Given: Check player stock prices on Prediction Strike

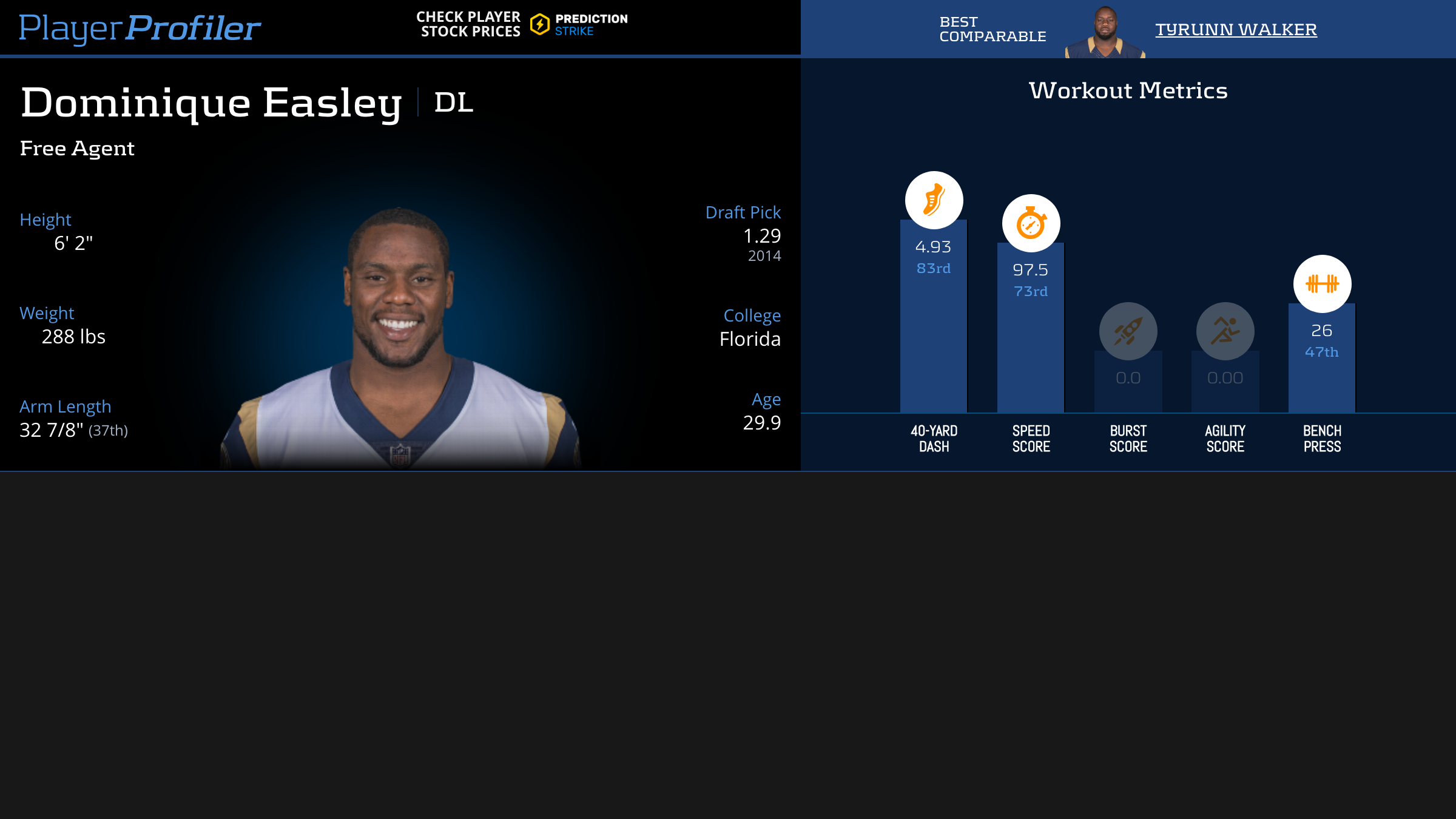Looking at the screenshot, I should (x=522, y=24).
